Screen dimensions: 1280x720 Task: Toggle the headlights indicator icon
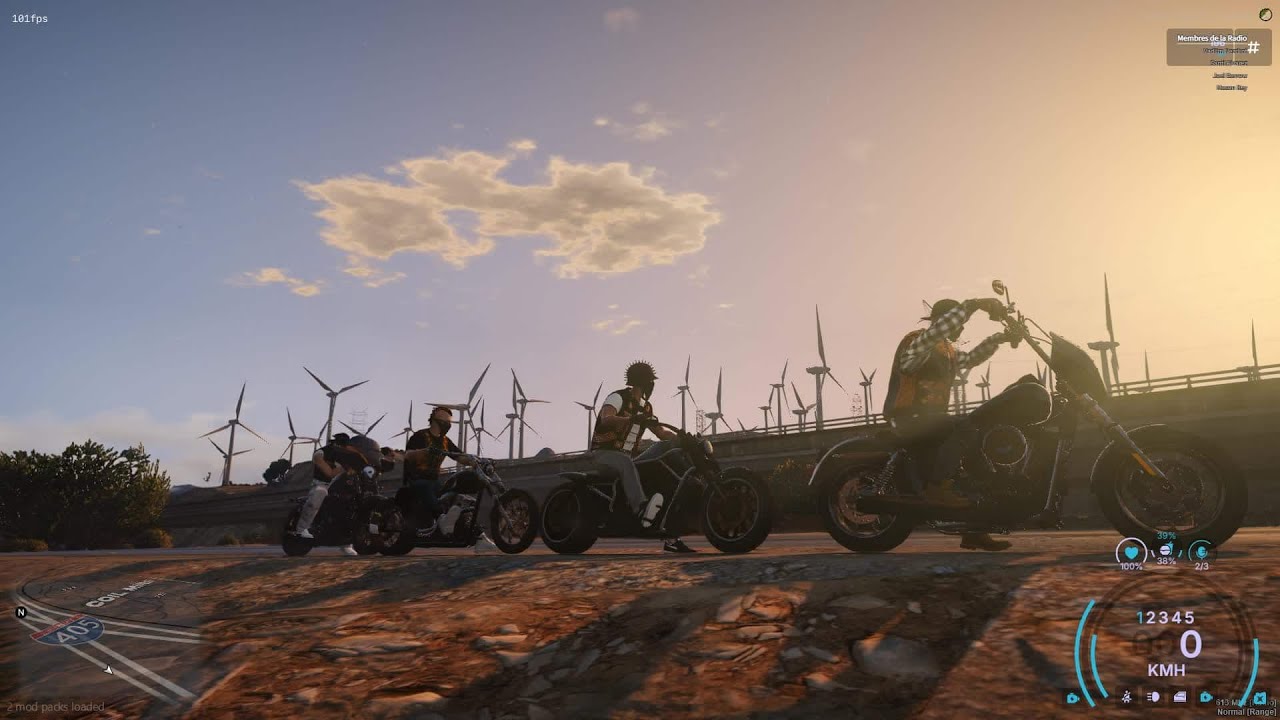click(1153, 697)
